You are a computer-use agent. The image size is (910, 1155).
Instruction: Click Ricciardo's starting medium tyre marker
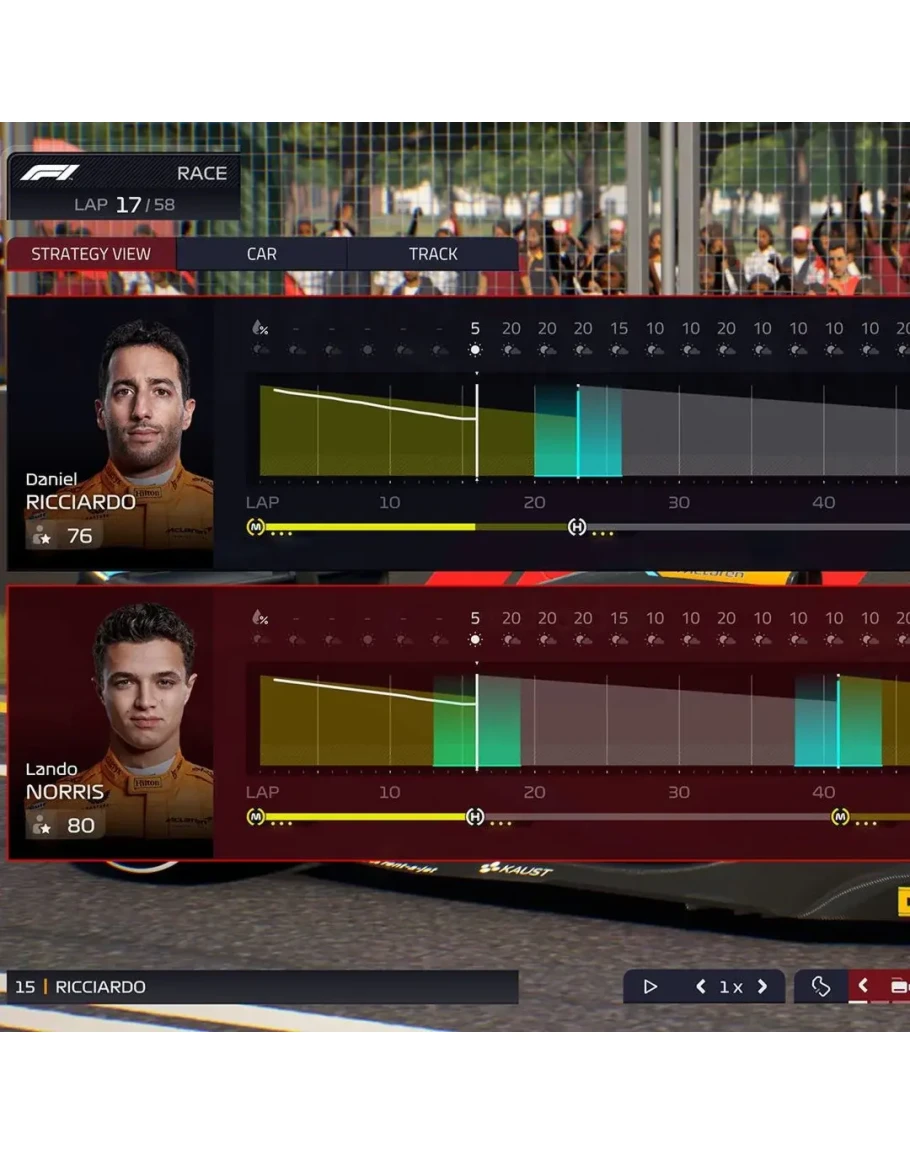click(x=256, y=527)
